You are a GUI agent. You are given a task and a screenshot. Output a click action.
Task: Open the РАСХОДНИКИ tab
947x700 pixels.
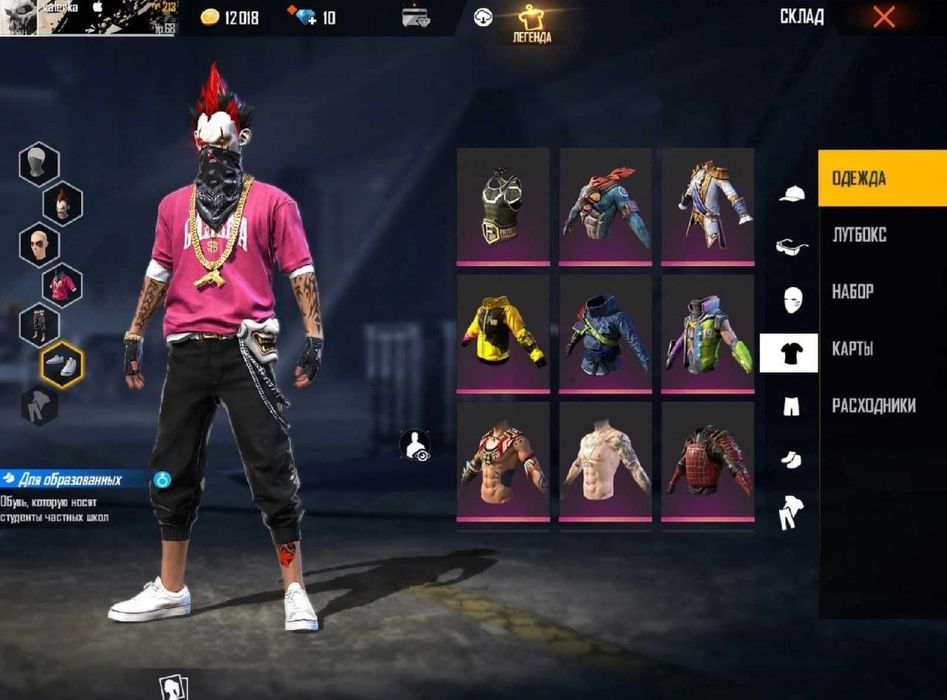pyautogui.click(x=873, y=406)
